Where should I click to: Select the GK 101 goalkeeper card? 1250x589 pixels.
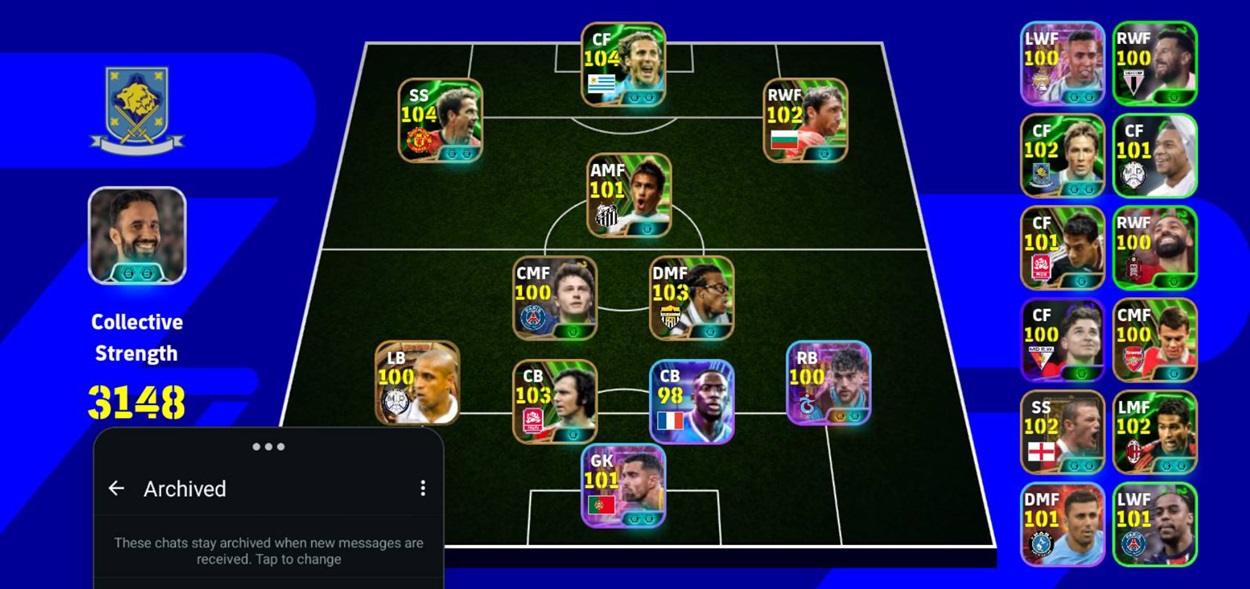[x=623, y=485]
